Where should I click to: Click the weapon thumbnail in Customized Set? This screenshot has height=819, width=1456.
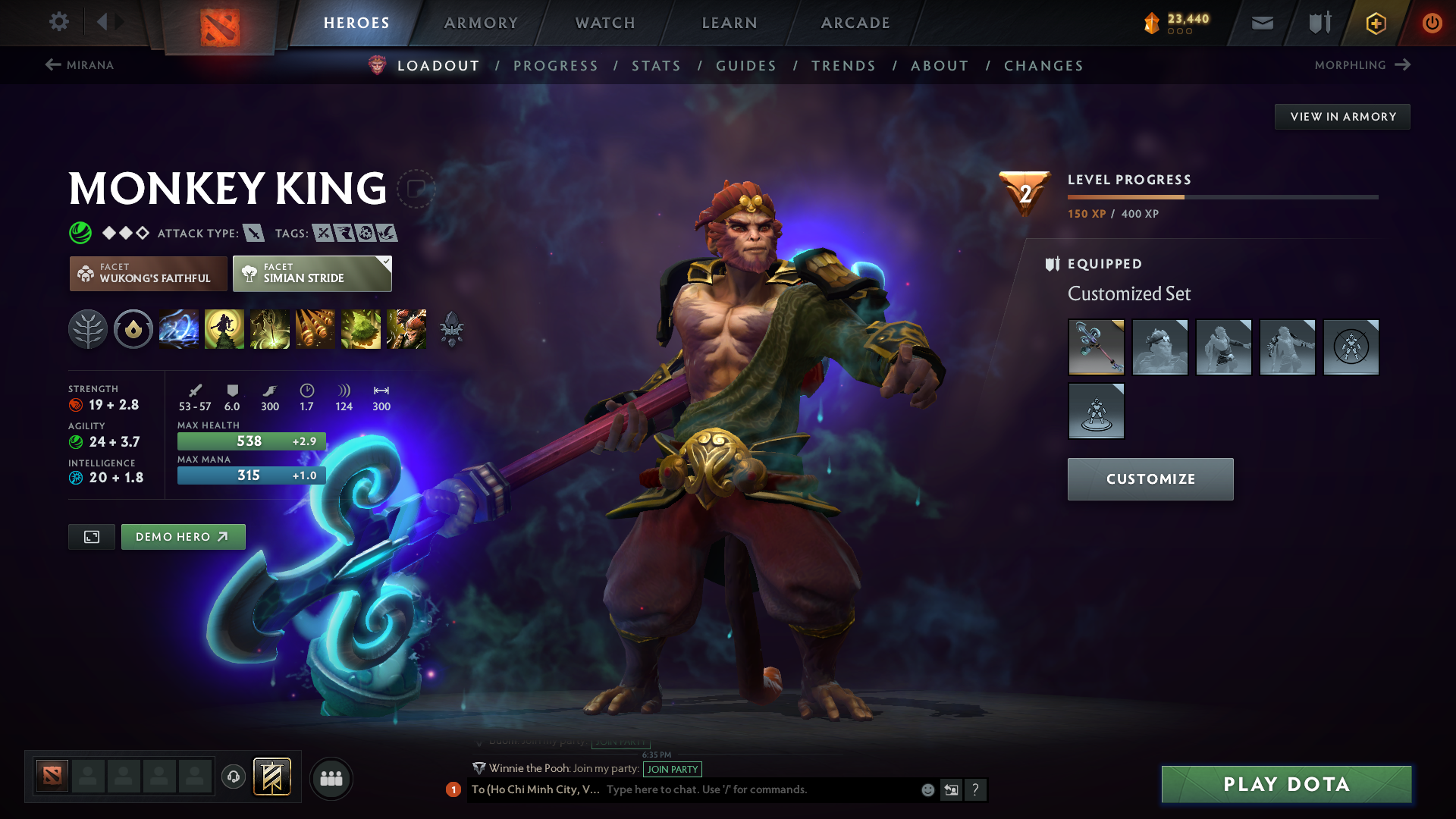(1096, 347)
